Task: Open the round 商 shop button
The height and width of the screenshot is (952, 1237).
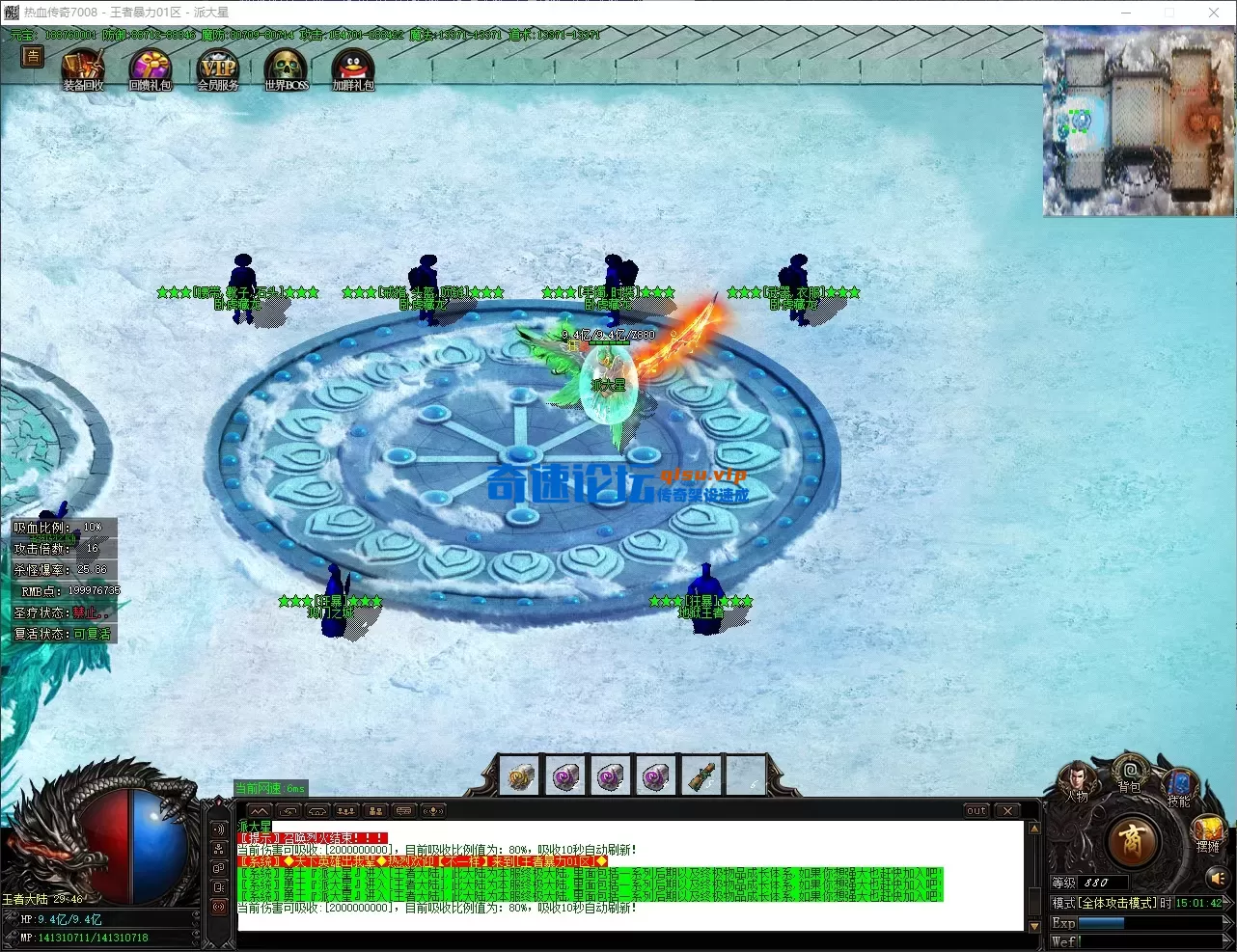Action: point(1132,842)
